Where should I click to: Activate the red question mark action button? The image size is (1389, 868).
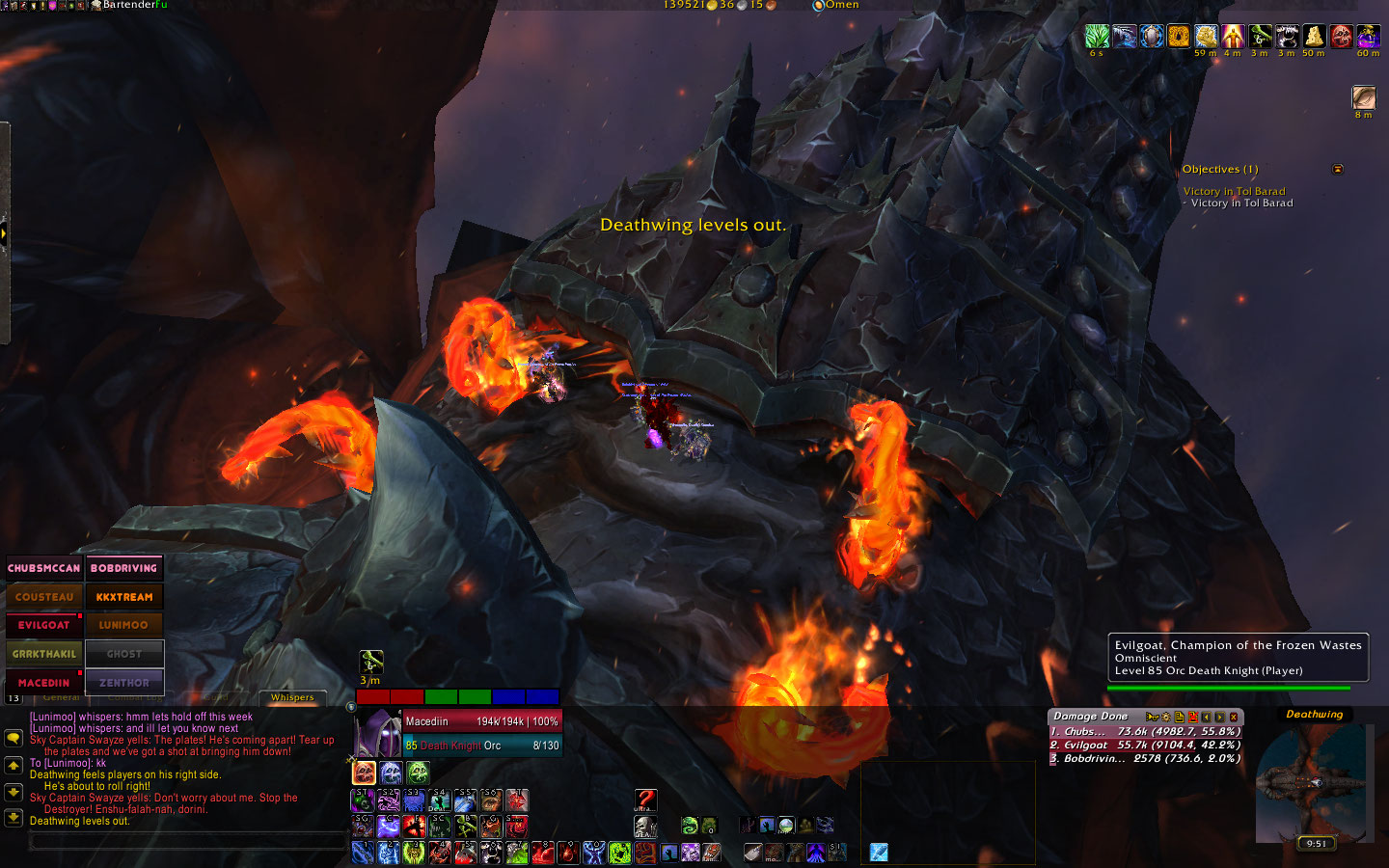[645, 800]
